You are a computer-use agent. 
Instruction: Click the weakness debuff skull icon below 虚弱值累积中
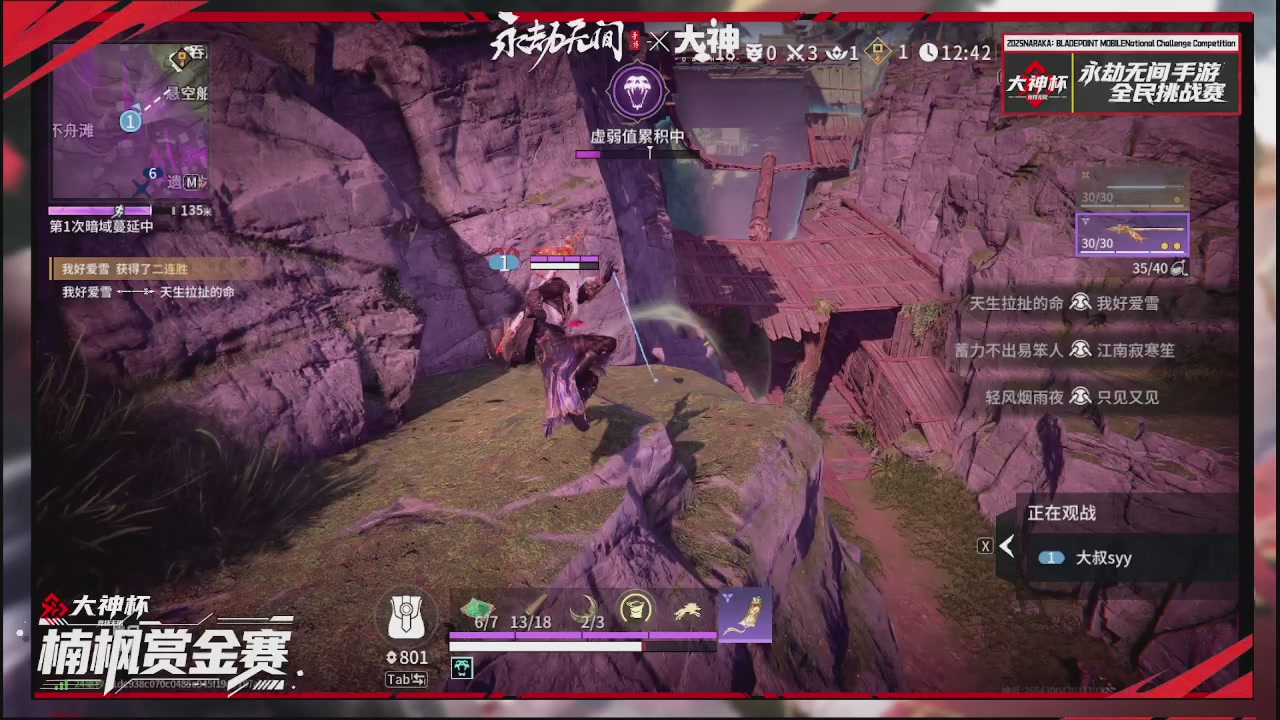point(637,91)
